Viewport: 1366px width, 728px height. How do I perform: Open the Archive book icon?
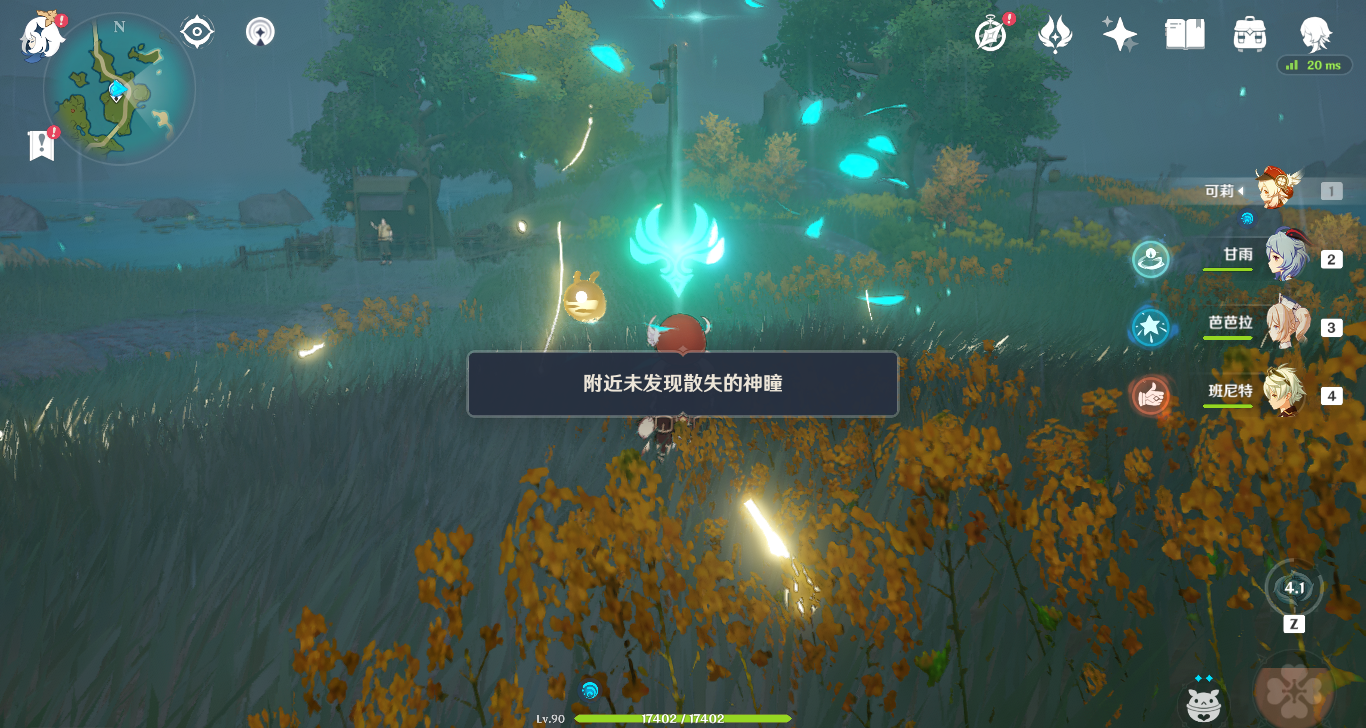point(1184,33)
